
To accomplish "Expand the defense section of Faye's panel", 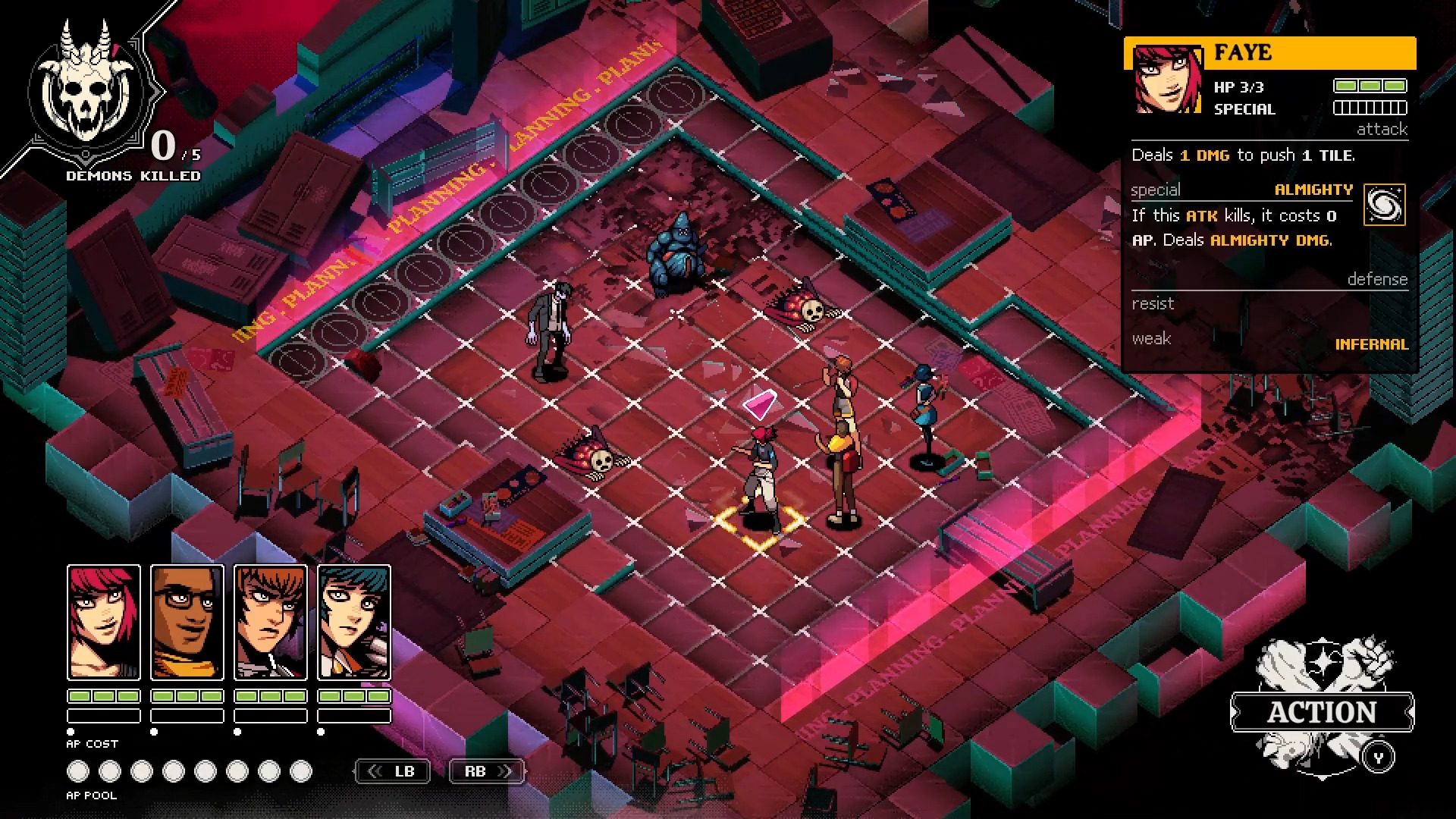I will pyautogui.click(x=1380, y=279).
